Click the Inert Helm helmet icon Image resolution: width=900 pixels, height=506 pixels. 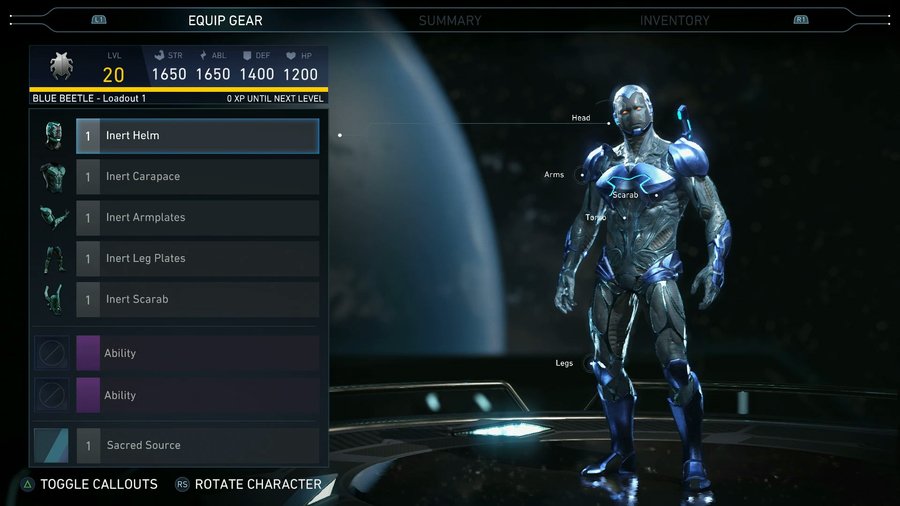[x=52, y=136]
